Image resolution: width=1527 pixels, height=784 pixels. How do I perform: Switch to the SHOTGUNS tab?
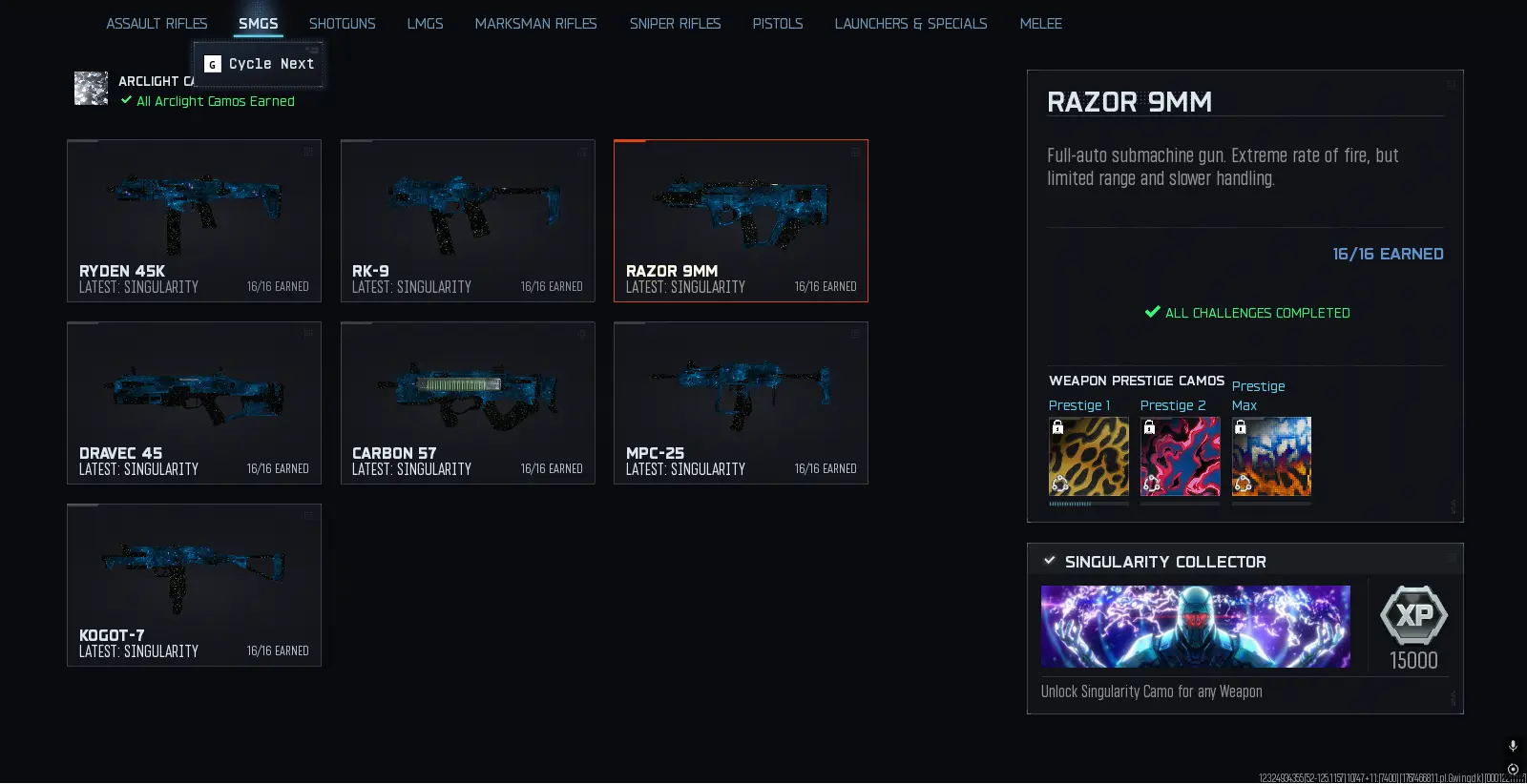point(342,23)
